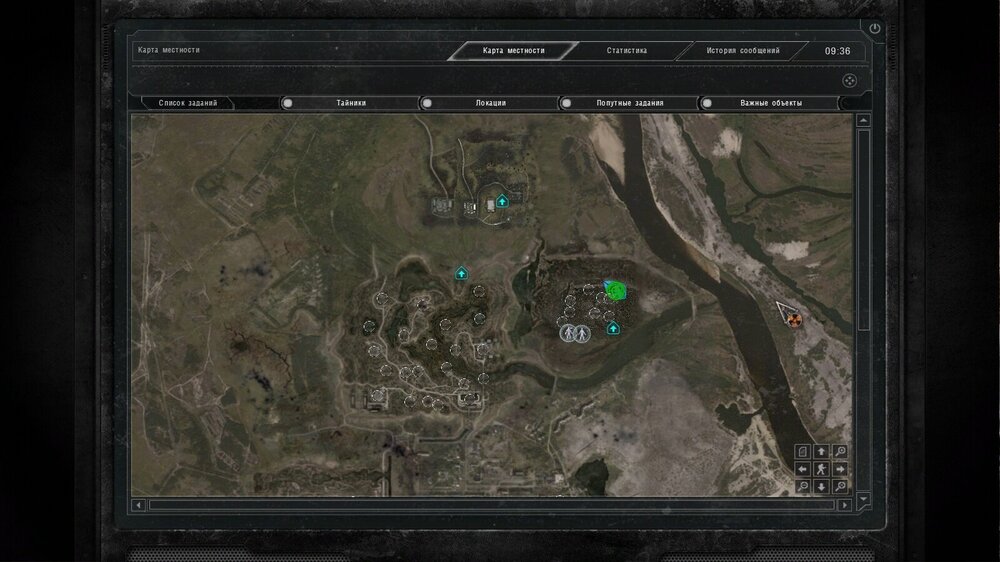
Task: Toggle the Важные объекты filter
Action: click(706, 103)
